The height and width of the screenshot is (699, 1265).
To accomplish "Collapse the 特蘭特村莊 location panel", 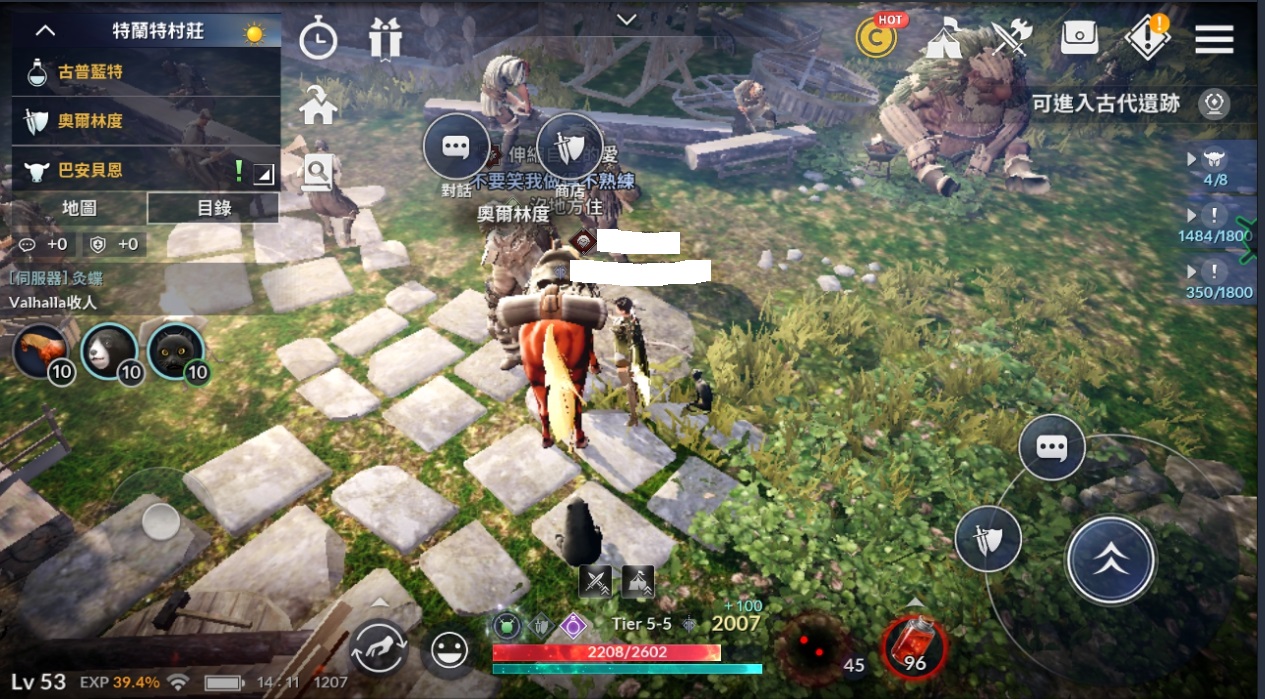I will coord(45,31).
